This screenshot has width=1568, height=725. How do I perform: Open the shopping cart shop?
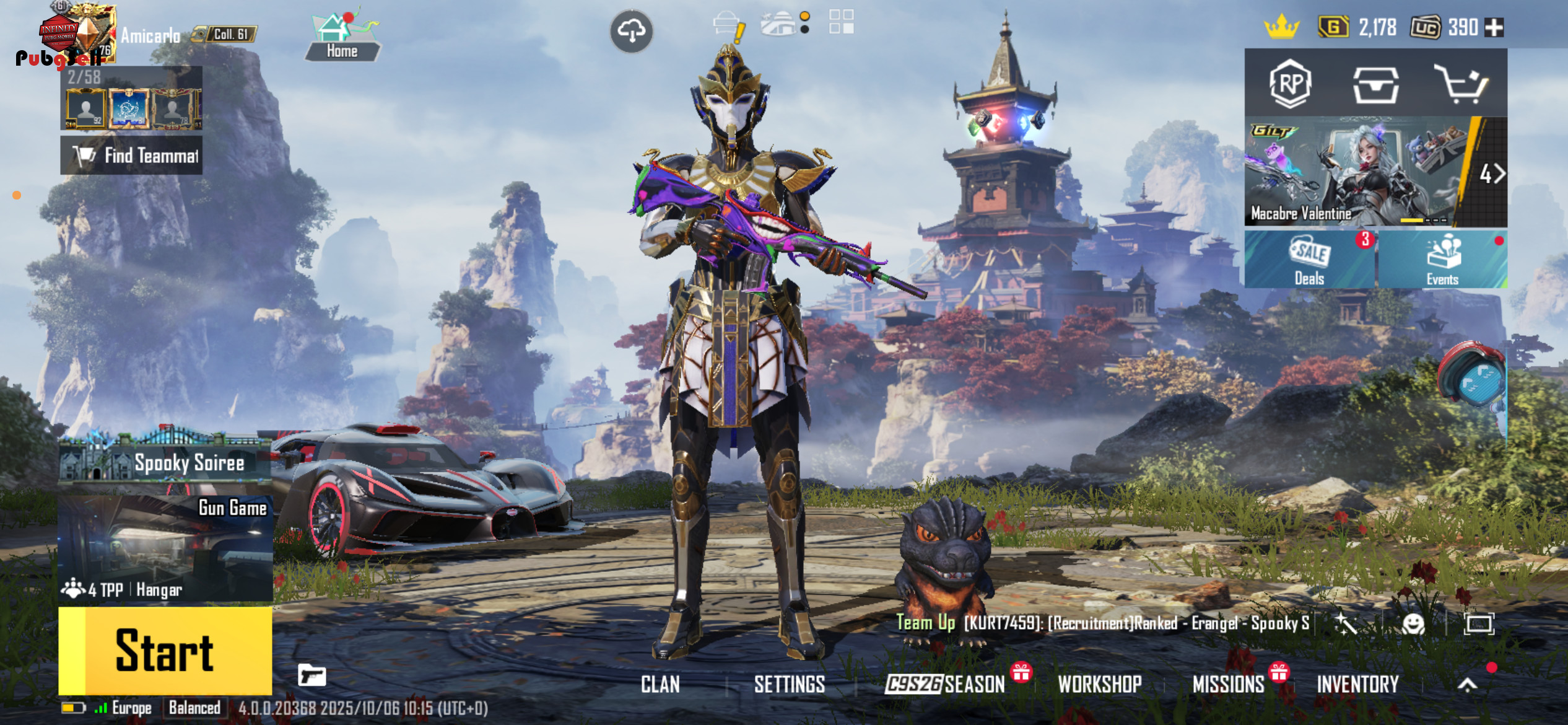[1461, 85]
